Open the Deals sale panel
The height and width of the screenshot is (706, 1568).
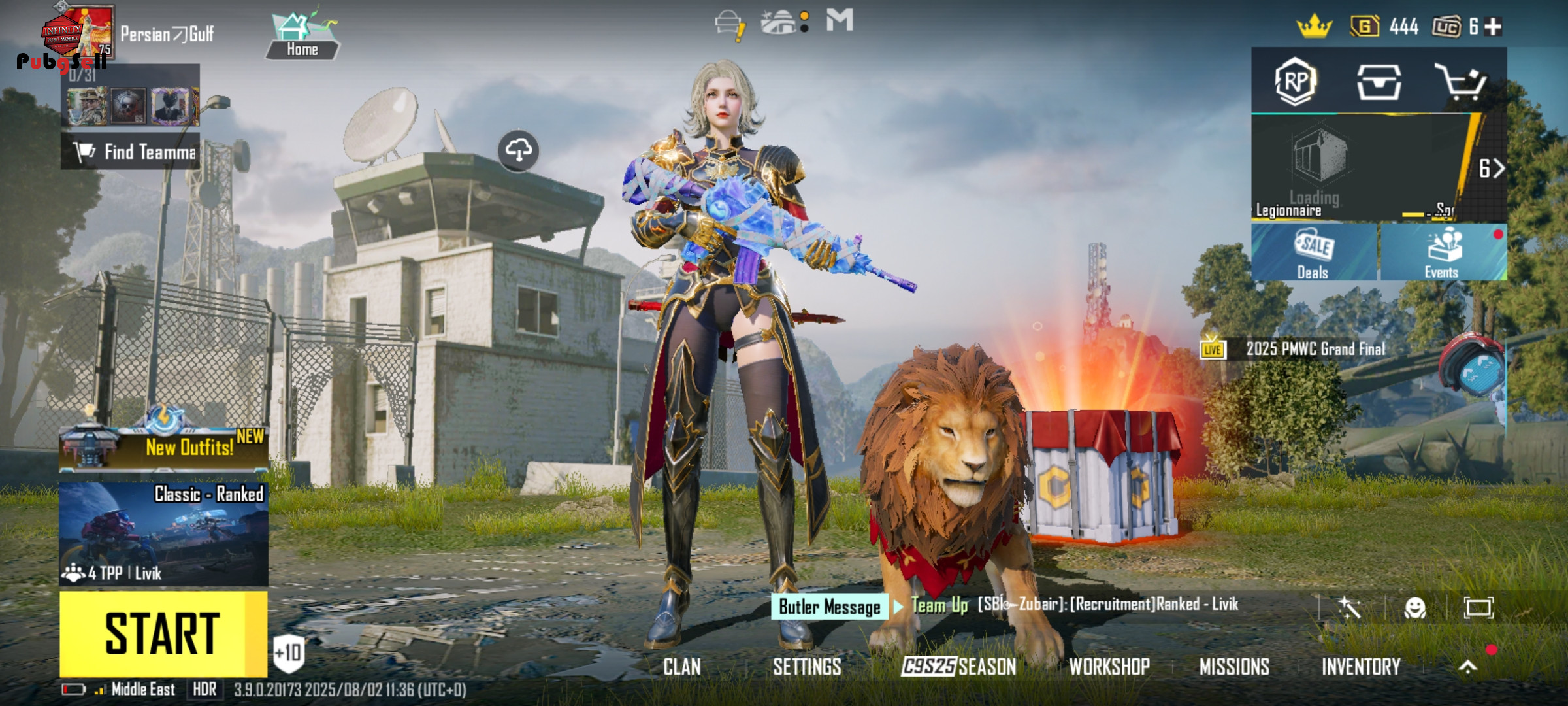1313,252
